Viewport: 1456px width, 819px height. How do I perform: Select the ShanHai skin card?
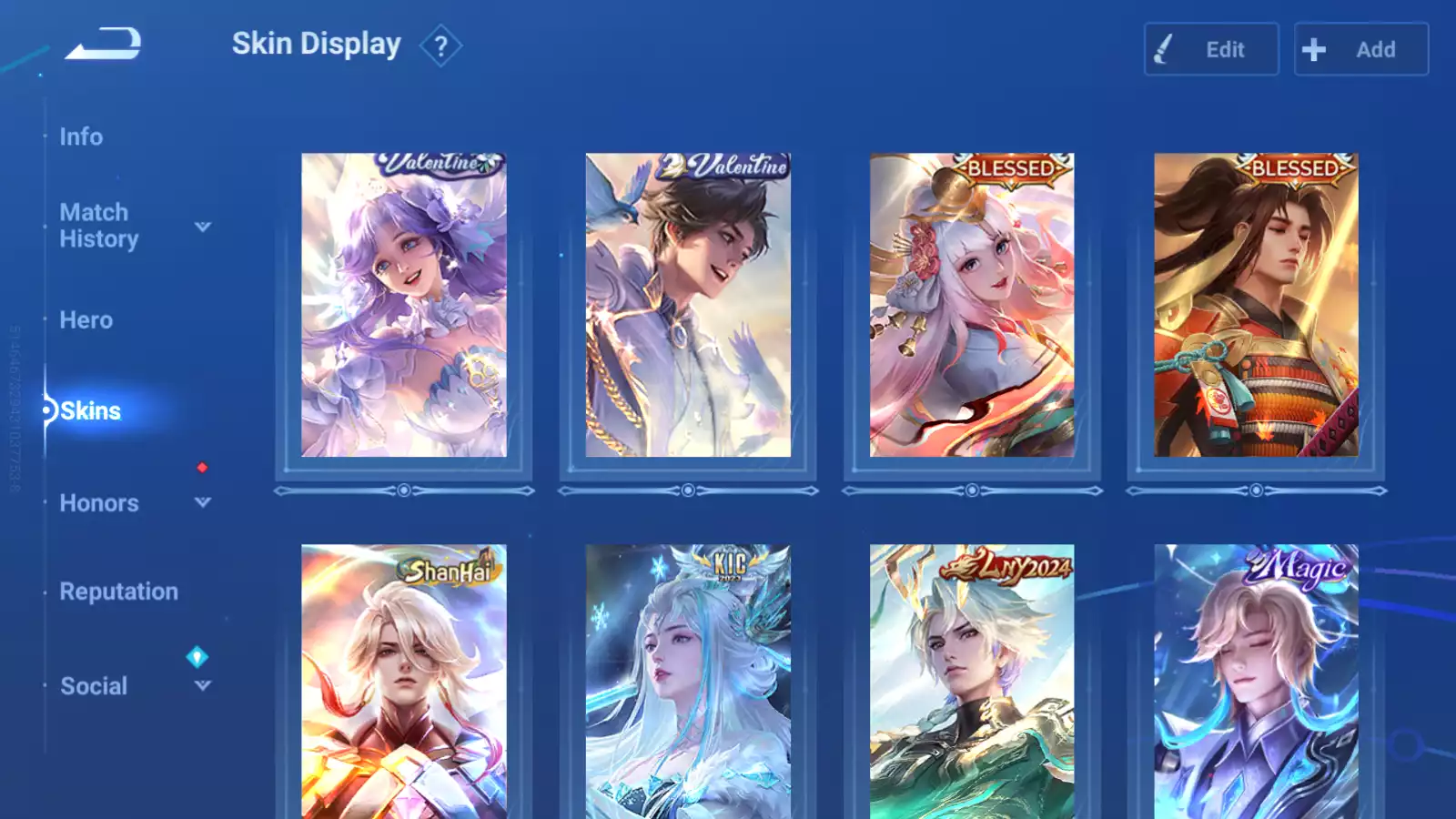pyautogui.click(x=404, y=681)
